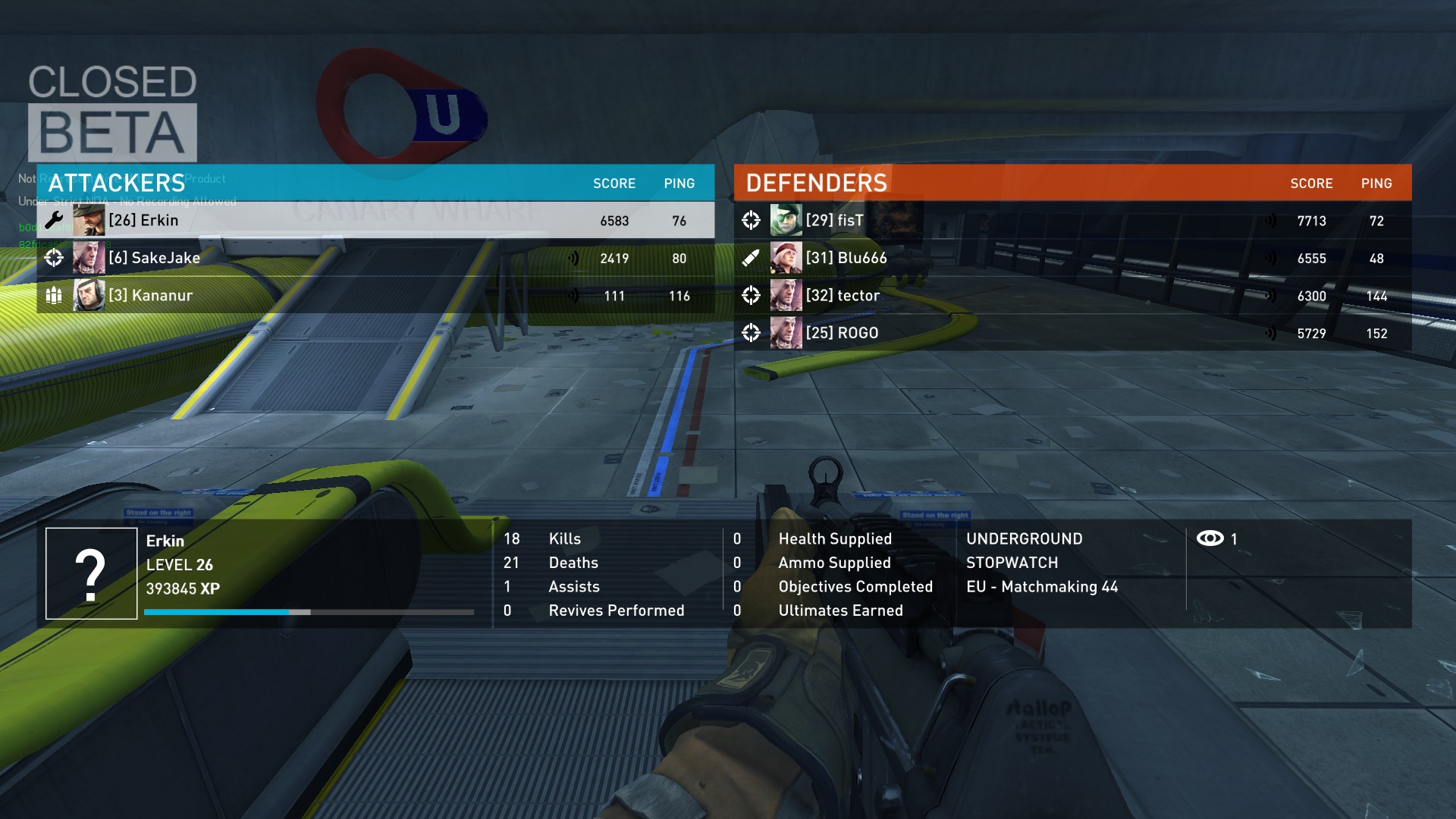
Task: Click Blu666's scoreboard row
Action: pos(1072,258)
